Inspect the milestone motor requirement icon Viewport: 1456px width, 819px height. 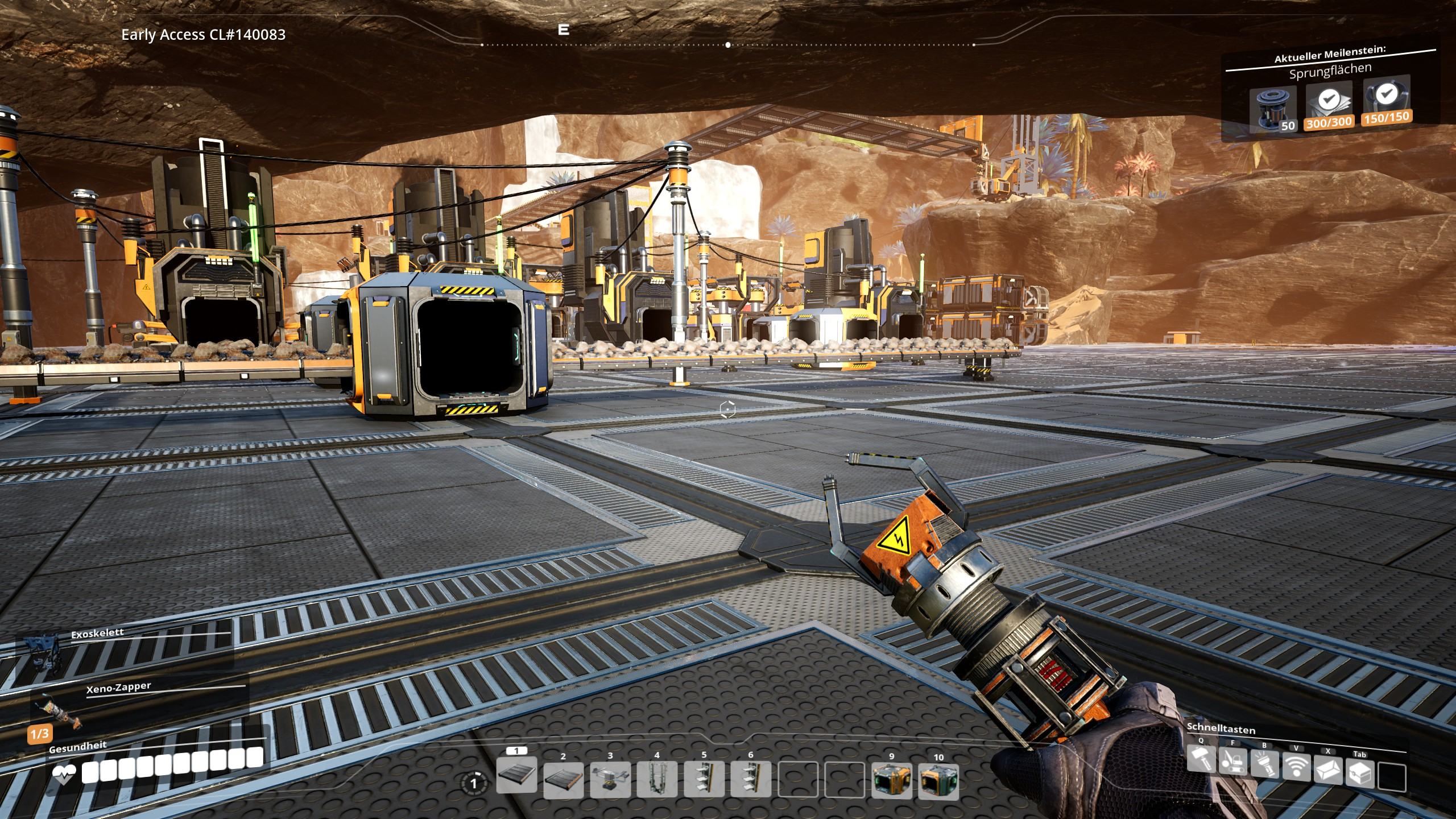[x=1273, y=109]
